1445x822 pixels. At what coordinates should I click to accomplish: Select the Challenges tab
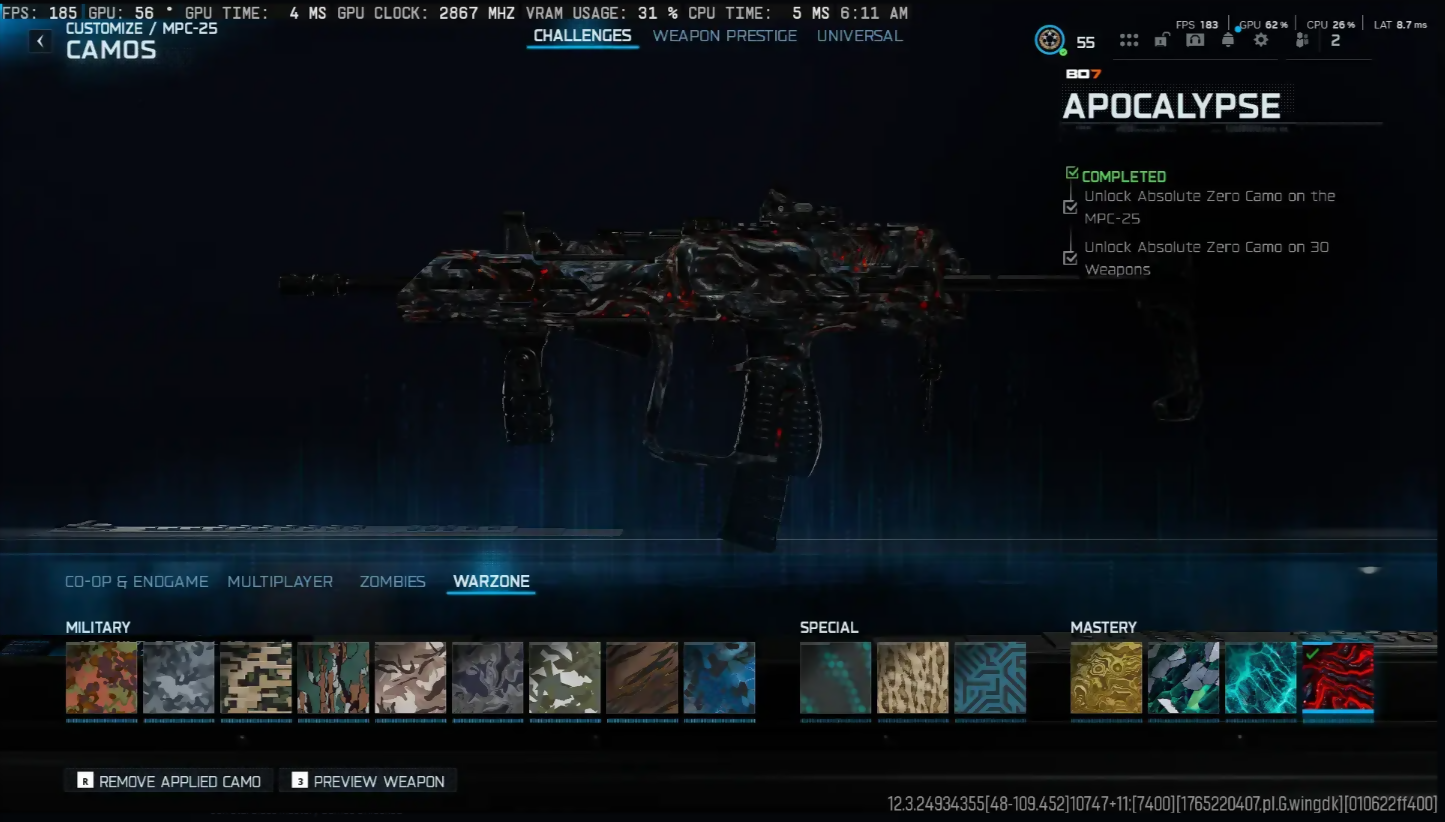pos(582,36)
